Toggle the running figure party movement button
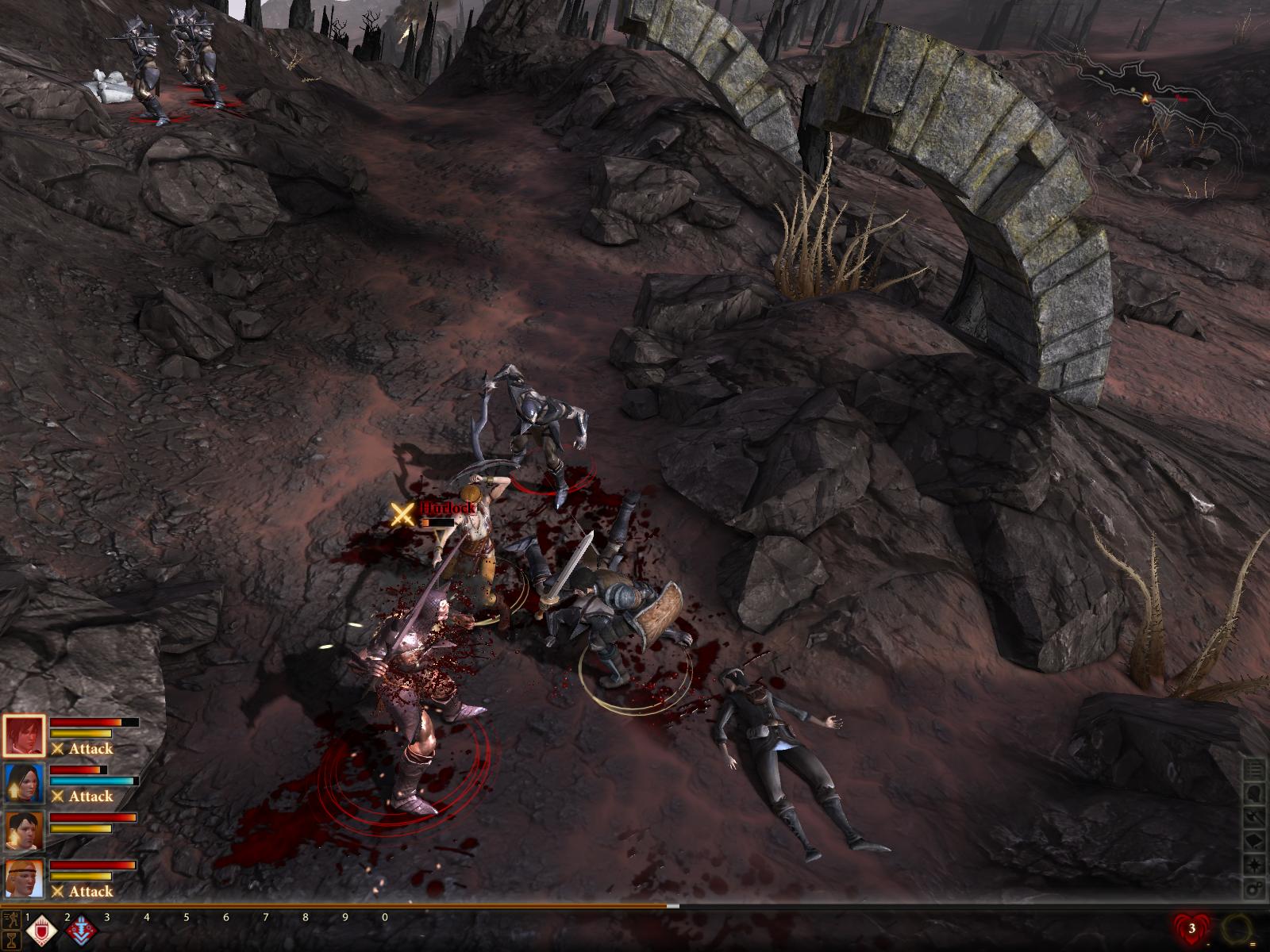 10,920
